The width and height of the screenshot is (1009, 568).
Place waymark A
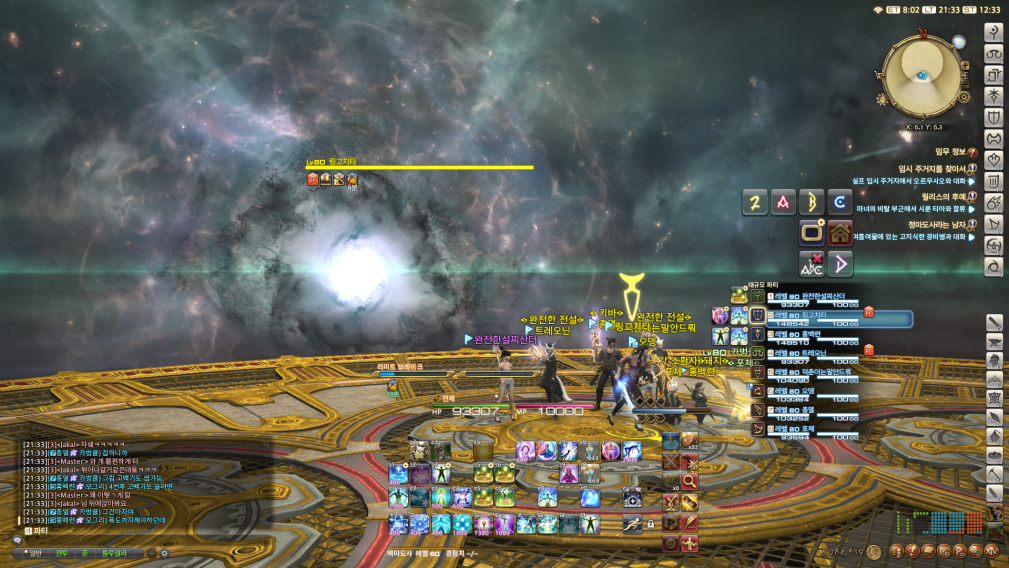783,203
